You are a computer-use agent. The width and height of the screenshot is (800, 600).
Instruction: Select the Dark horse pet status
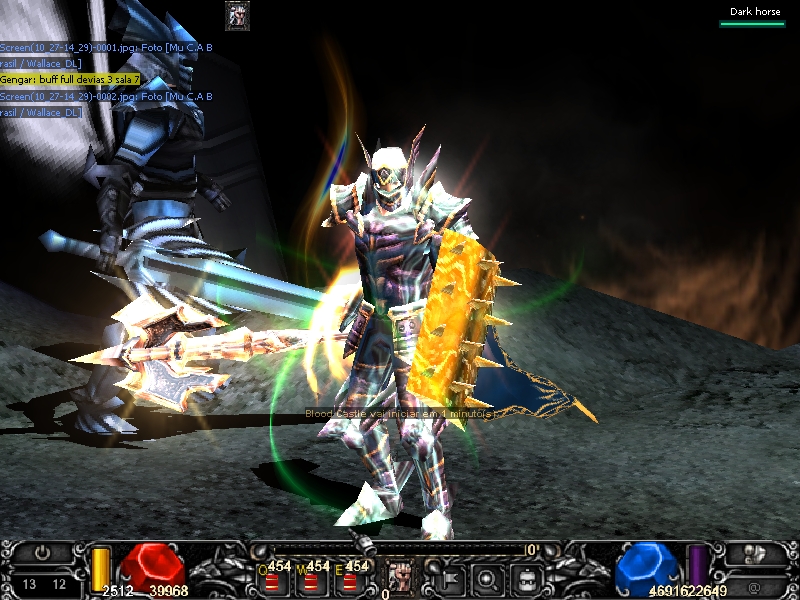click(755, 12)
